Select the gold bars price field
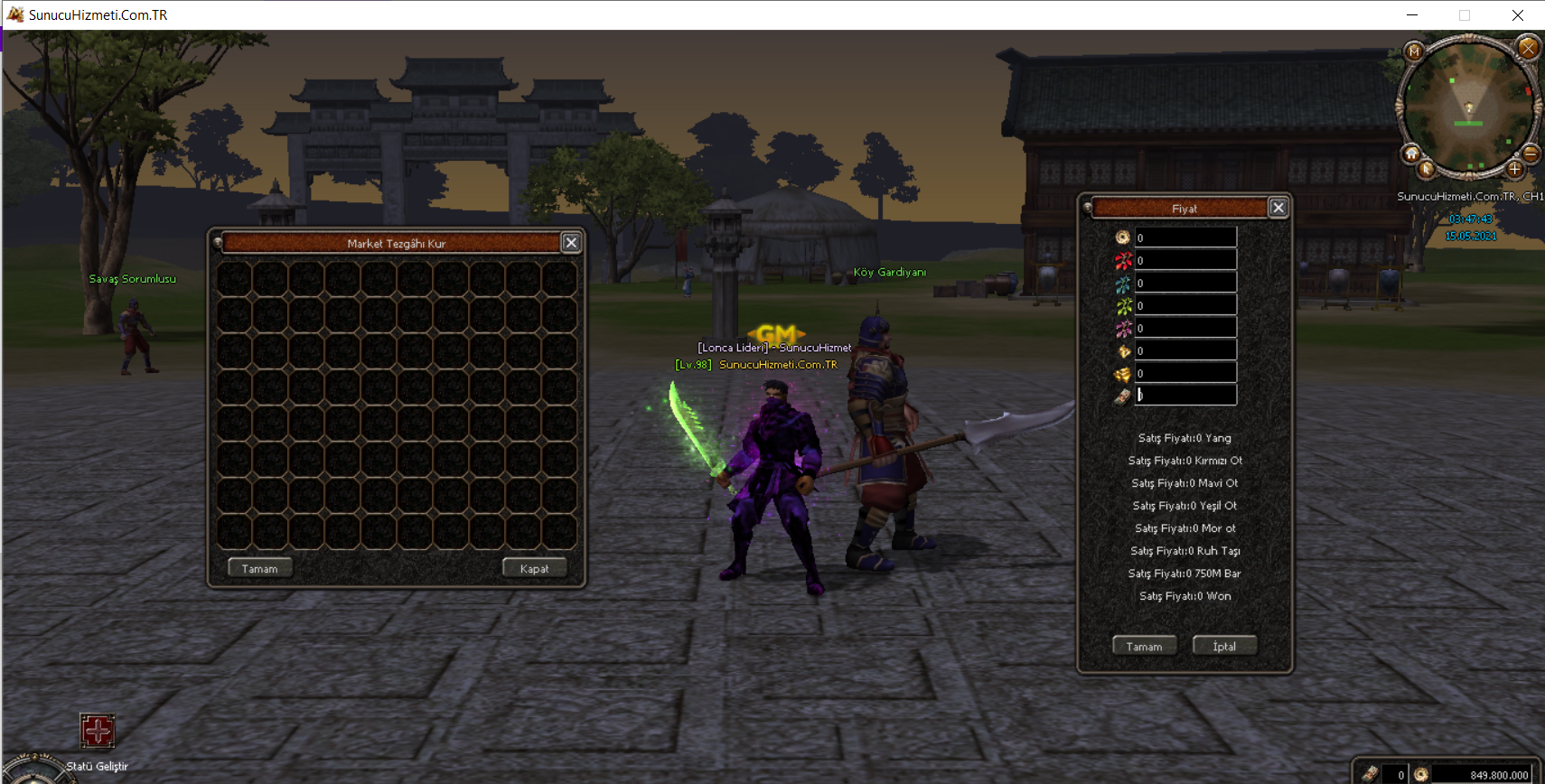 1185,373
